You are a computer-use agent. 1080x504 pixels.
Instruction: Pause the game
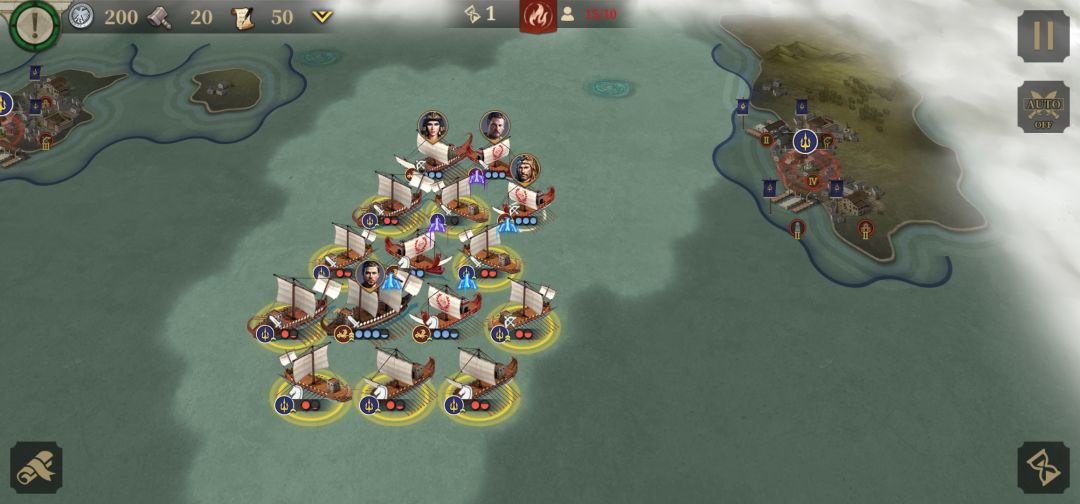pyautogui.click(x=1043, y=36)
